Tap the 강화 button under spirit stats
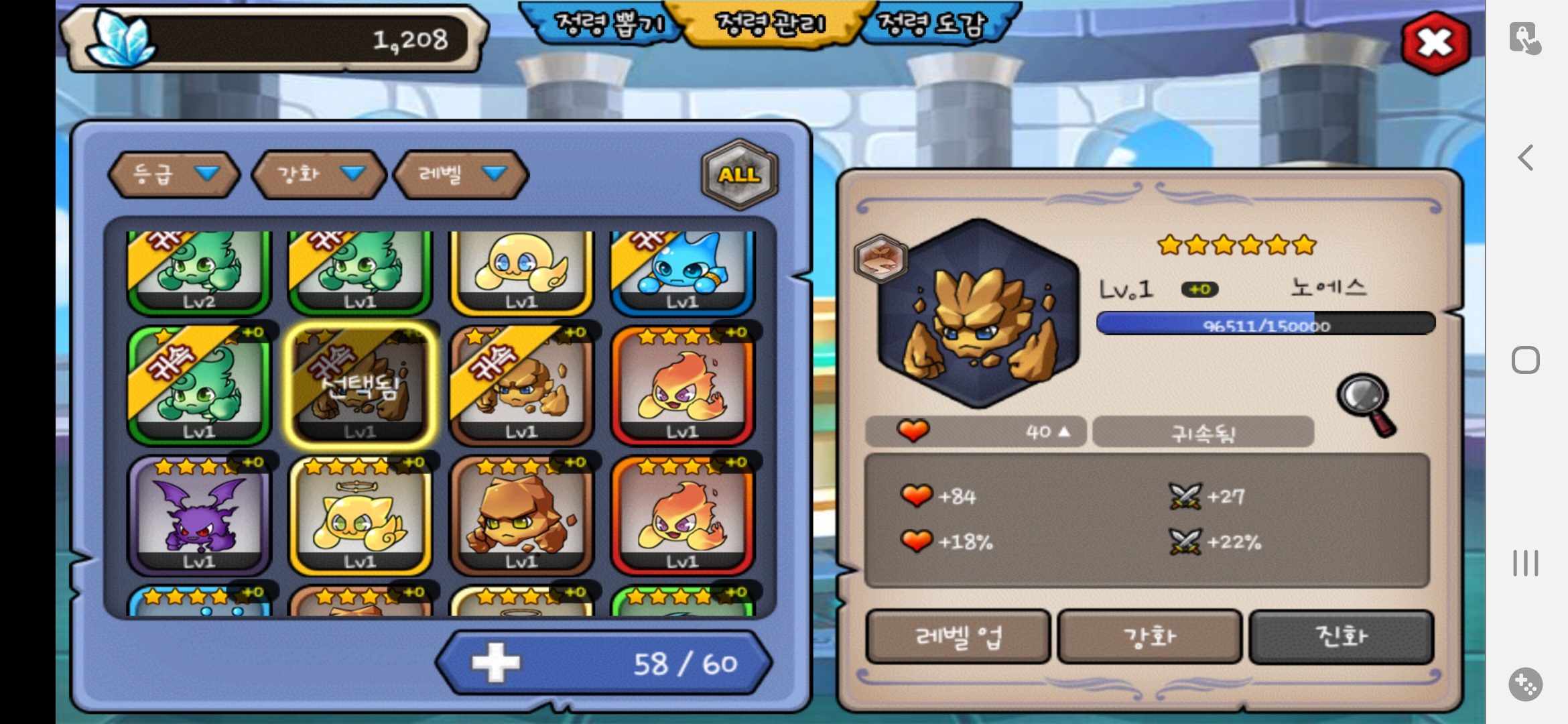 tap(1149, 636)
